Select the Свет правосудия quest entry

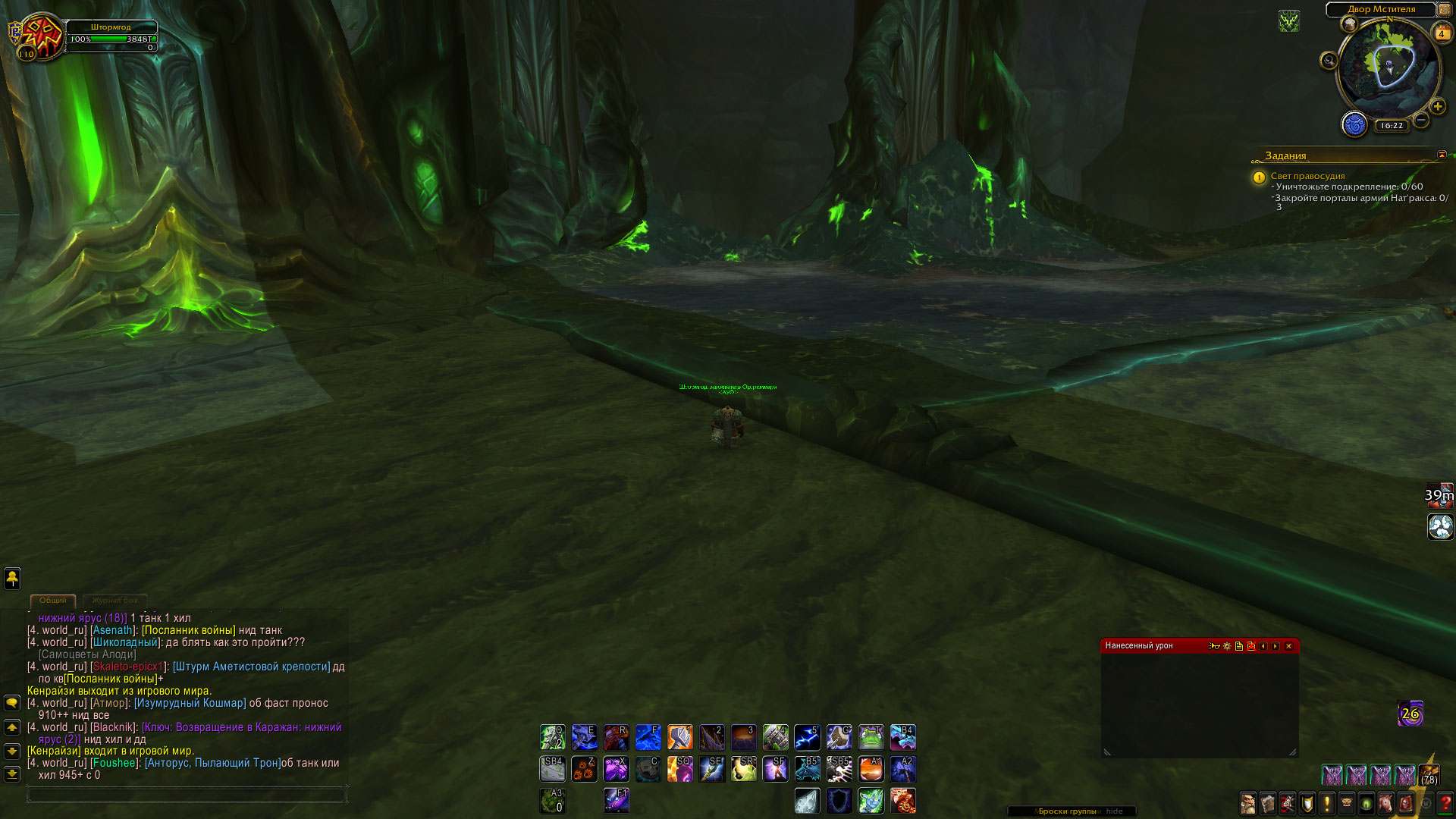[x=1307, y=176]
